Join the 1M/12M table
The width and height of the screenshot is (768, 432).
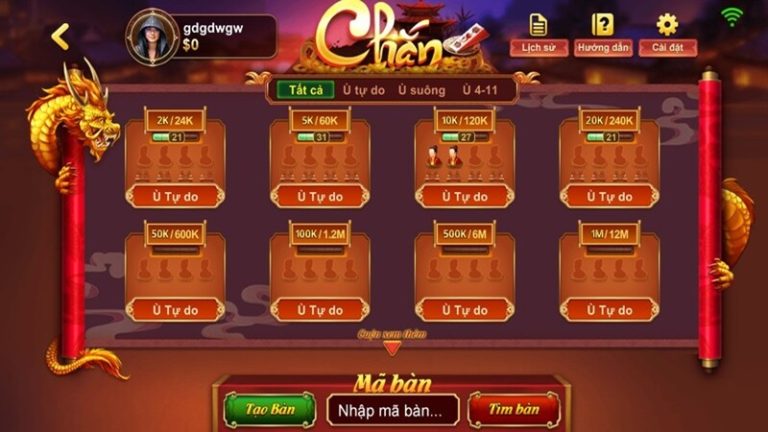click(609, 273)
